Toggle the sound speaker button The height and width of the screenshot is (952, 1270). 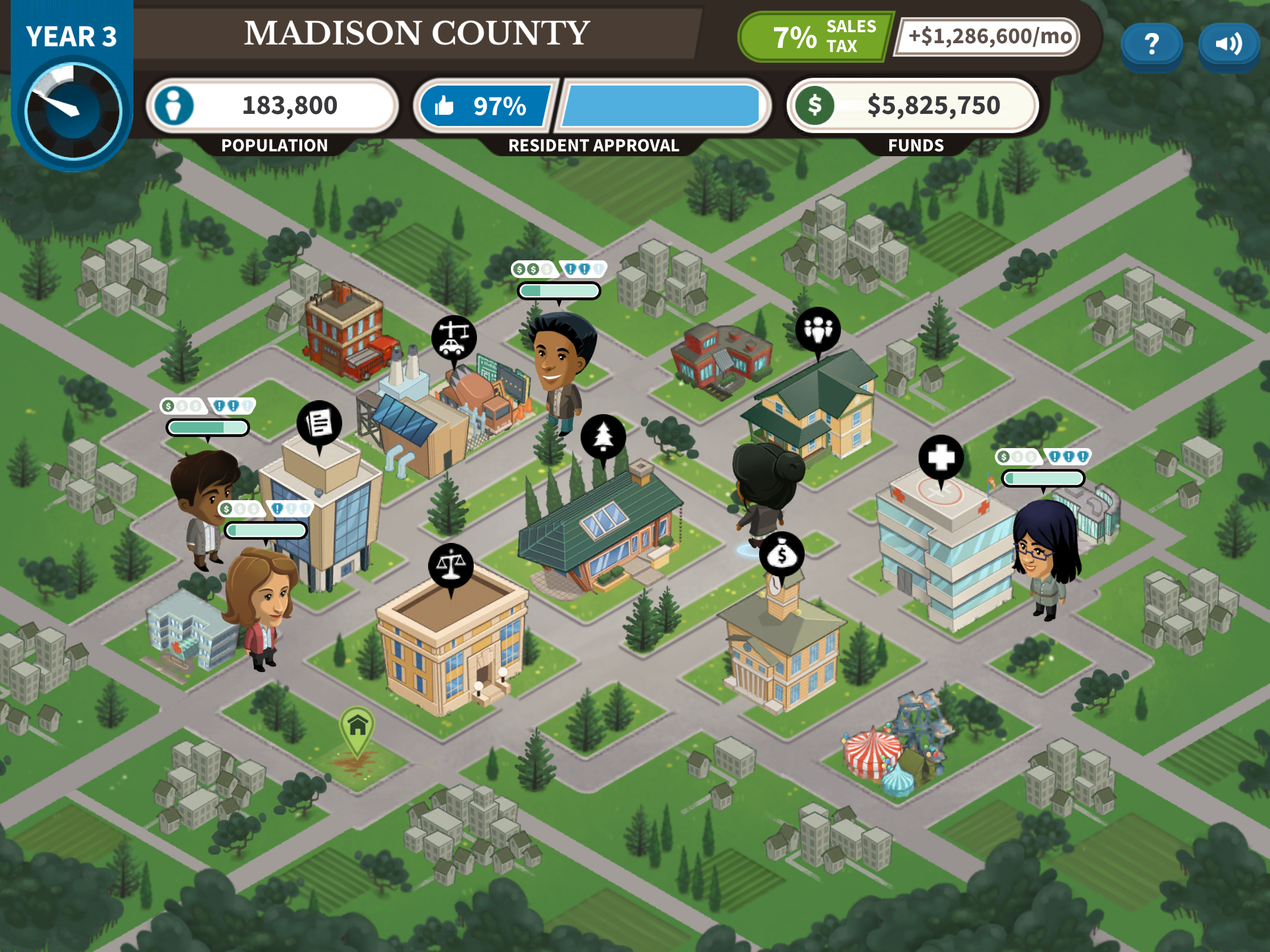[1228, 45]
